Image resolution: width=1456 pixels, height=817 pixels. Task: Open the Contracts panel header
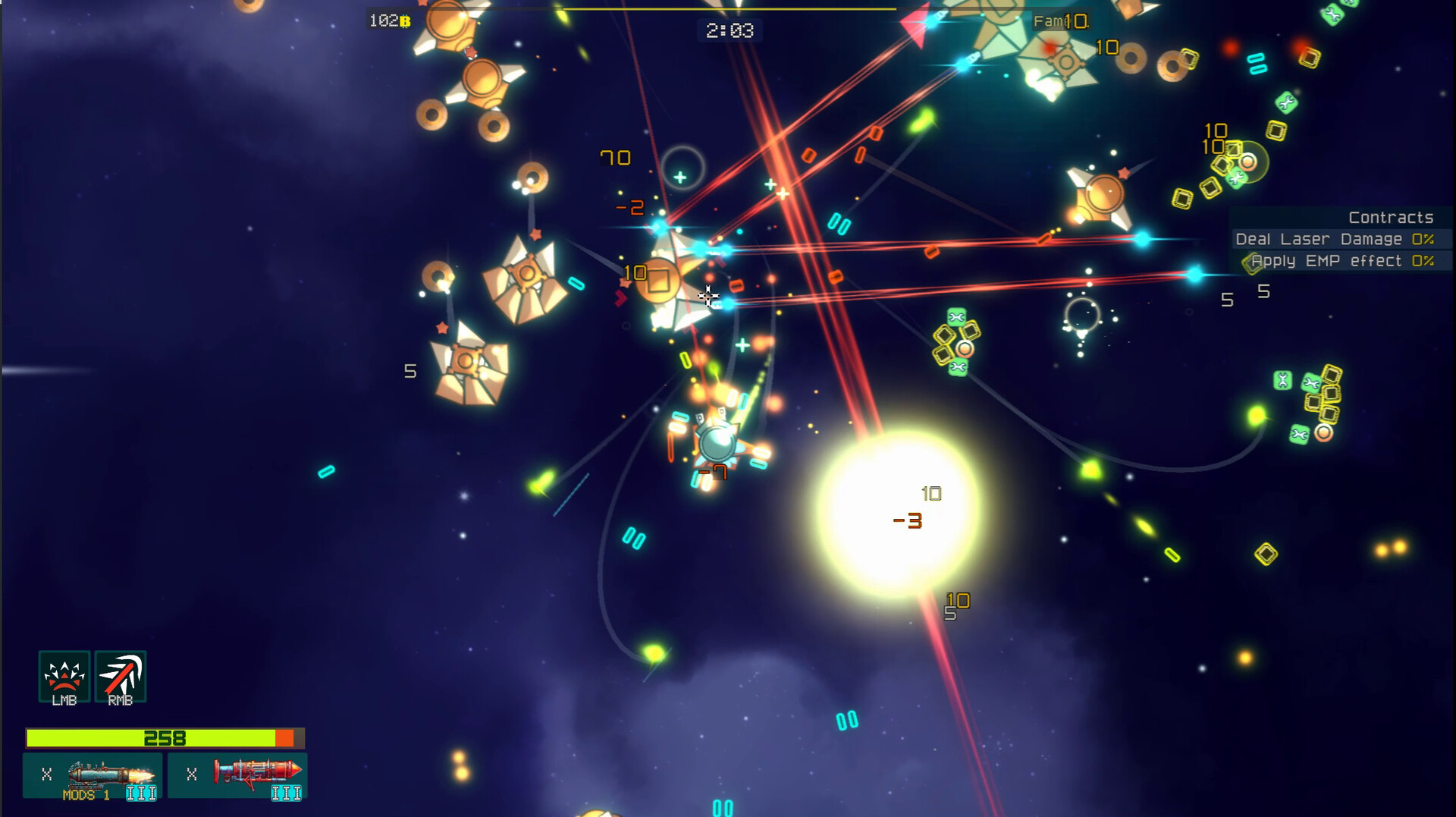coord(1391,217)
